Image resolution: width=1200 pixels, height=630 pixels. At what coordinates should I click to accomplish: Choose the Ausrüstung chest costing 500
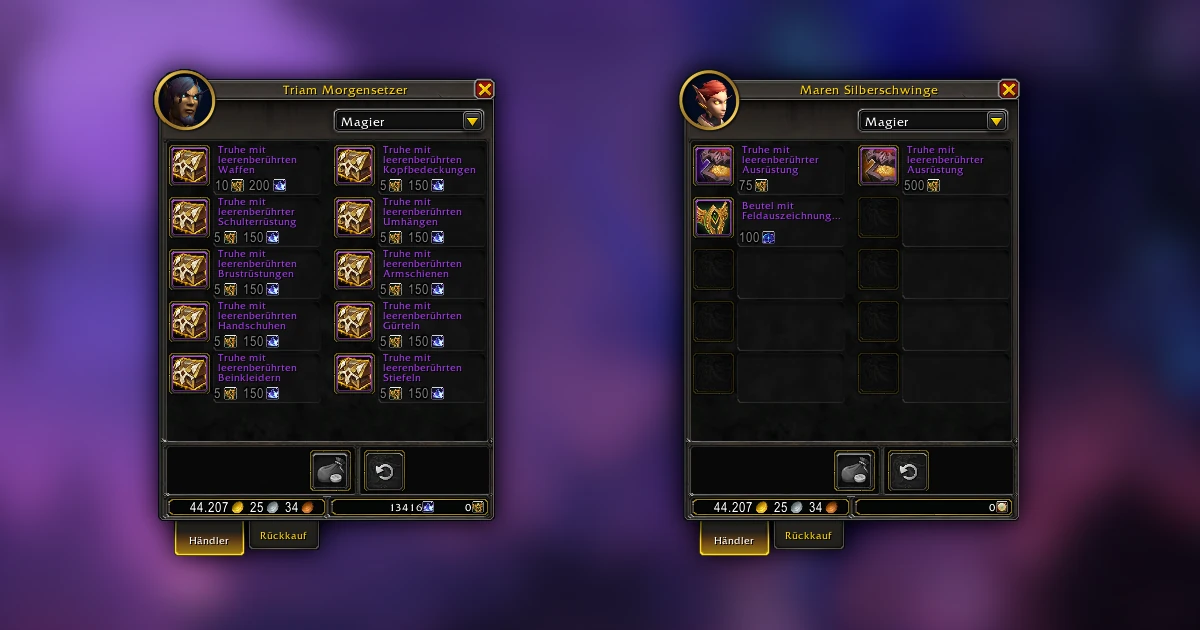[x=878, y=166]
